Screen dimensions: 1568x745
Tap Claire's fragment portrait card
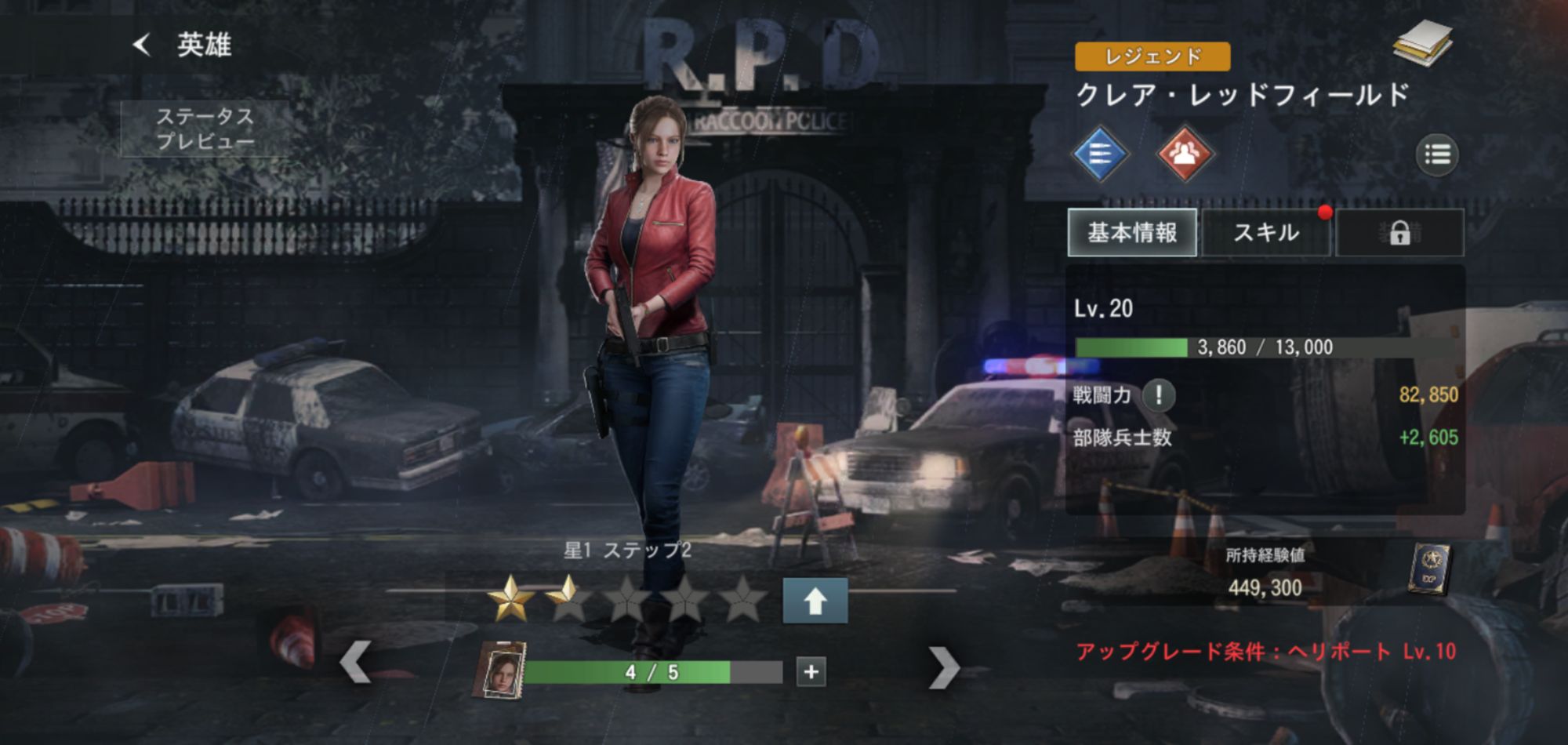pyautogui.click(x=499, y=670)
